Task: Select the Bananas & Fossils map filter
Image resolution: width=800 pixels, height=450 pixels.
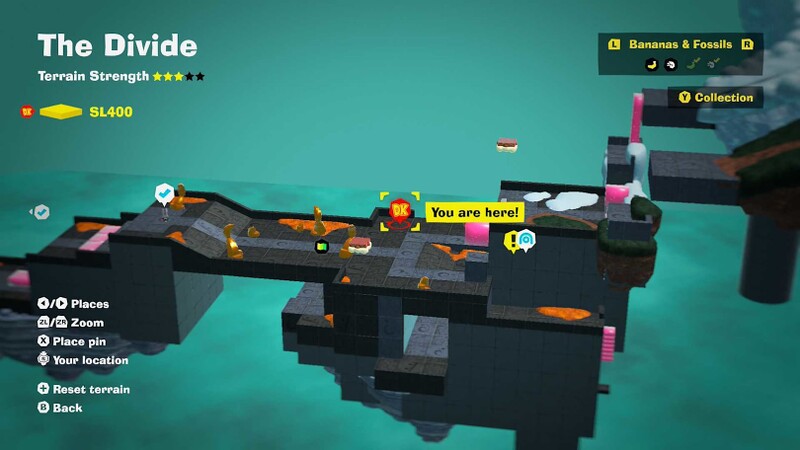Action: pyautogui.click(x=680, y=45)
